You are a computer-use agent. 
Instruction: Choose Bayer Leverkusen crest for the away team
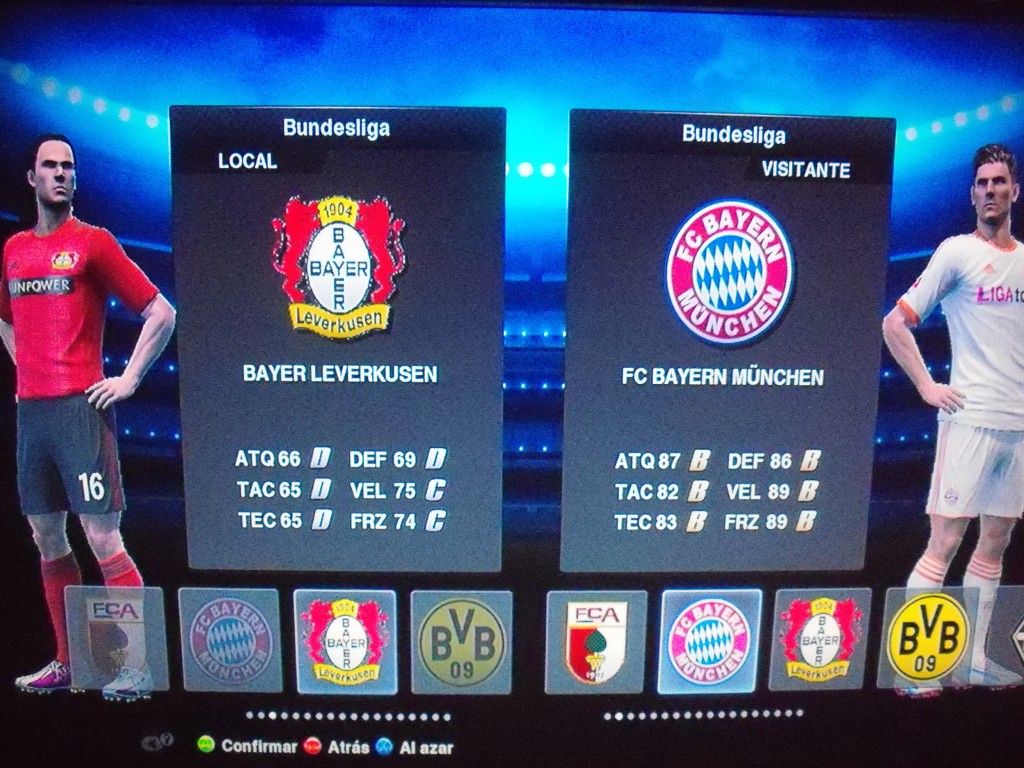pos(820,639)
